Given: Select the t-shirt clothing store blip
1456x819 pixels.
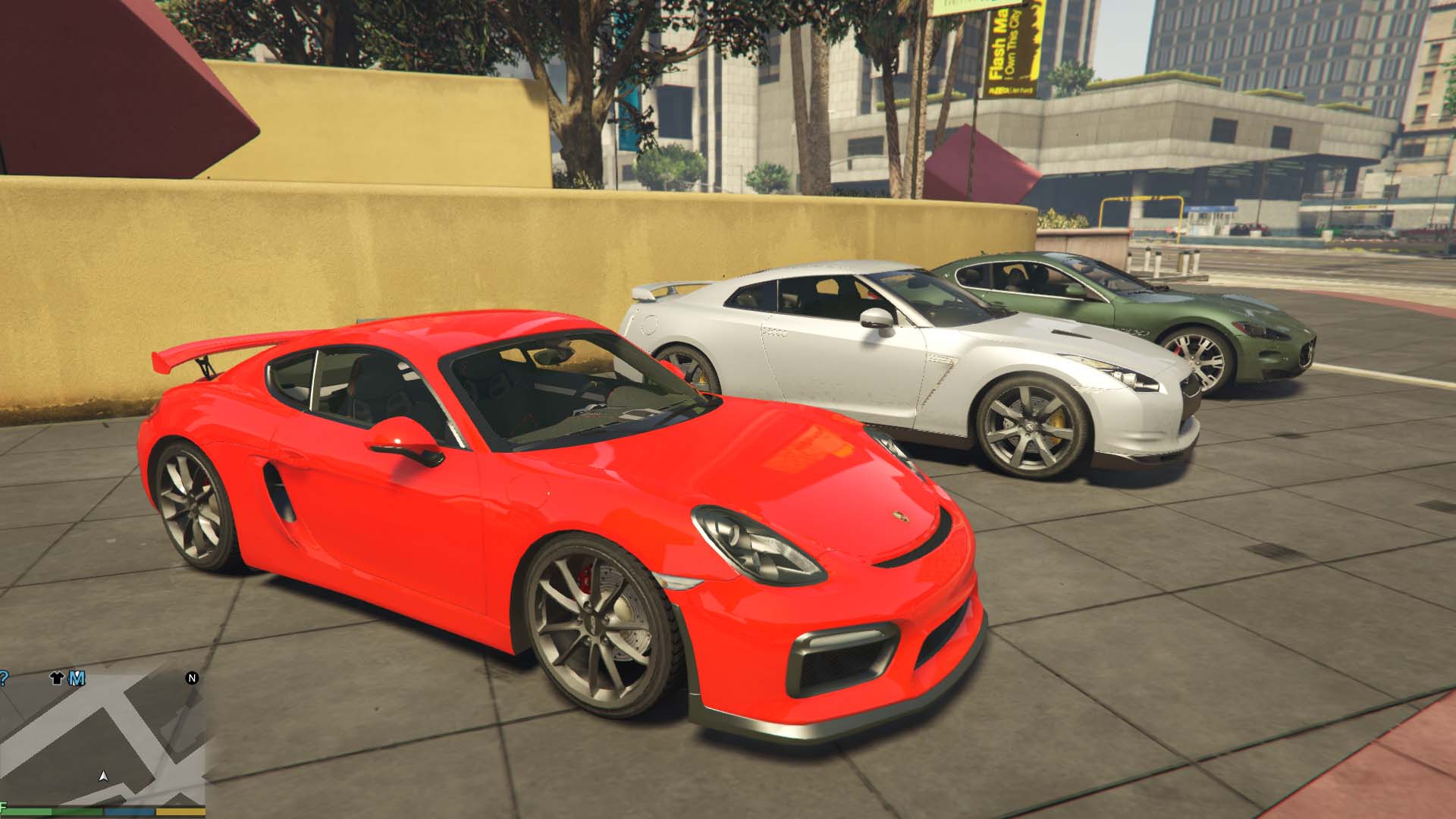Looking at the screenshot, I should point(57,678).
